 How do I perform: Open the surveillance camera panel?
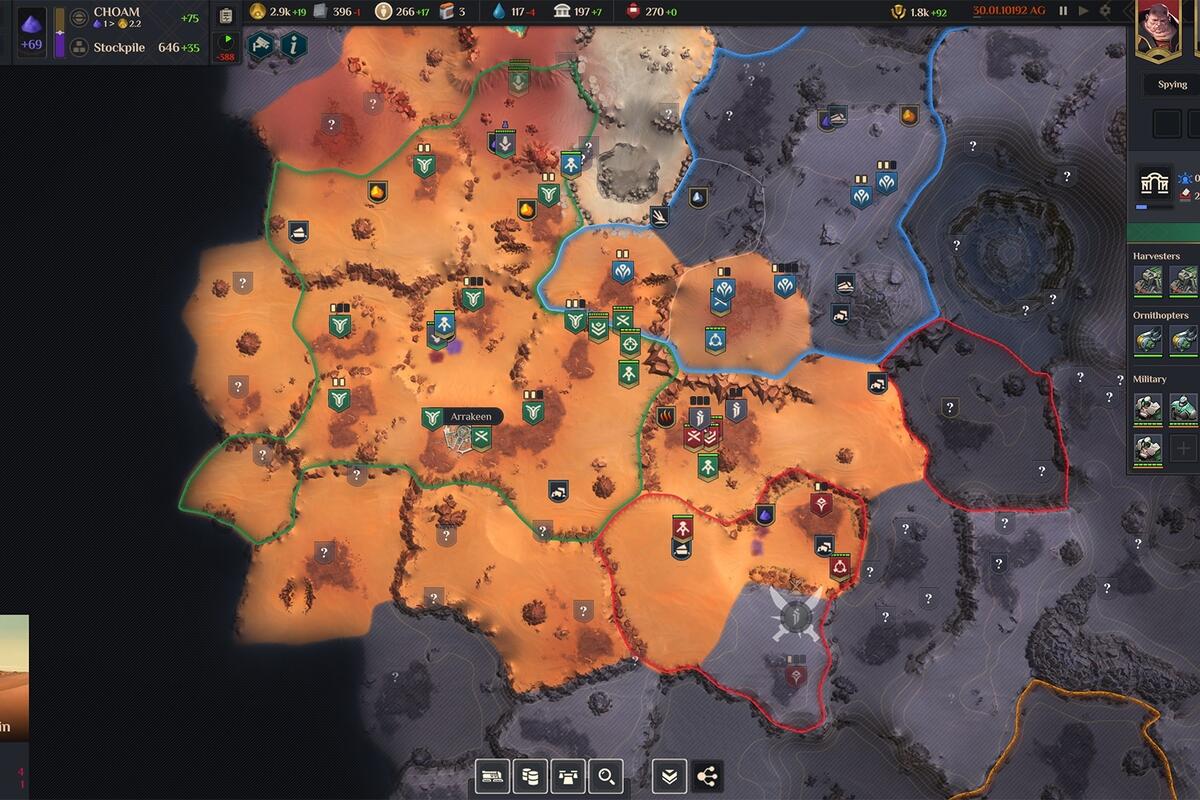(x=262, y=45)
